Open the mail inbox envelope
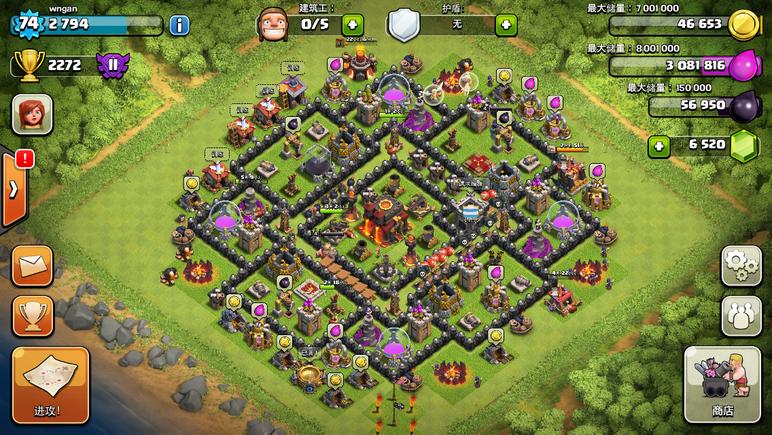The width and height of the screenshot is (772, 435). coord(32,267)
